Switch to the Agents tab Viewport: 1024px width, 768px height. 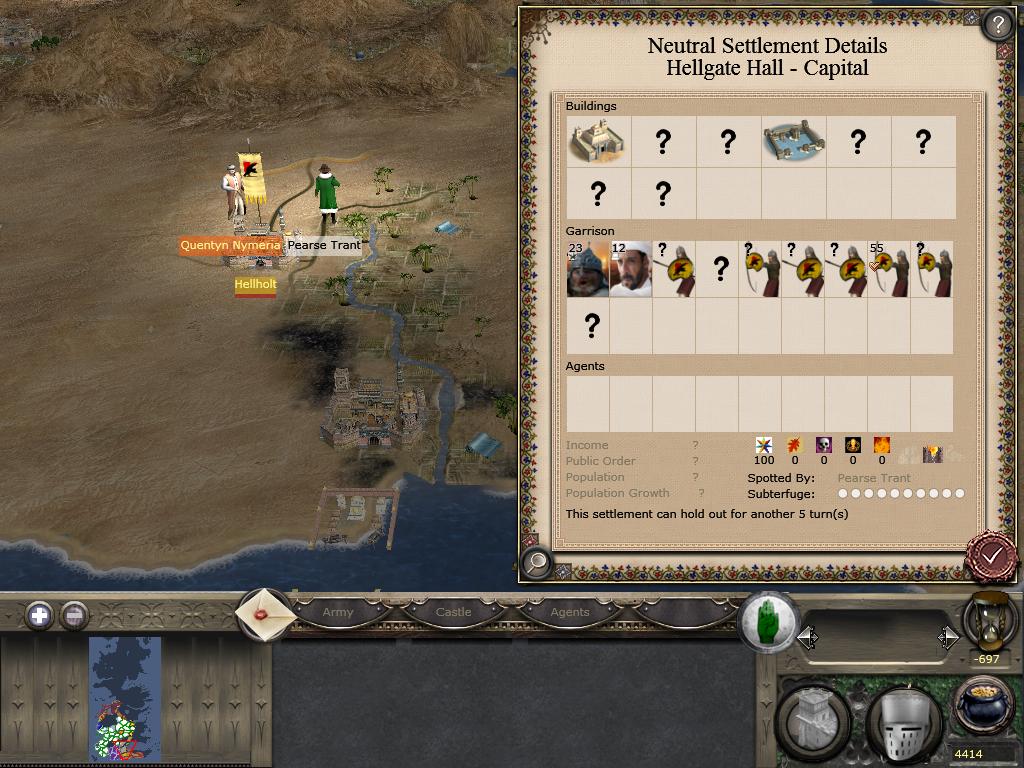(570, 612)
